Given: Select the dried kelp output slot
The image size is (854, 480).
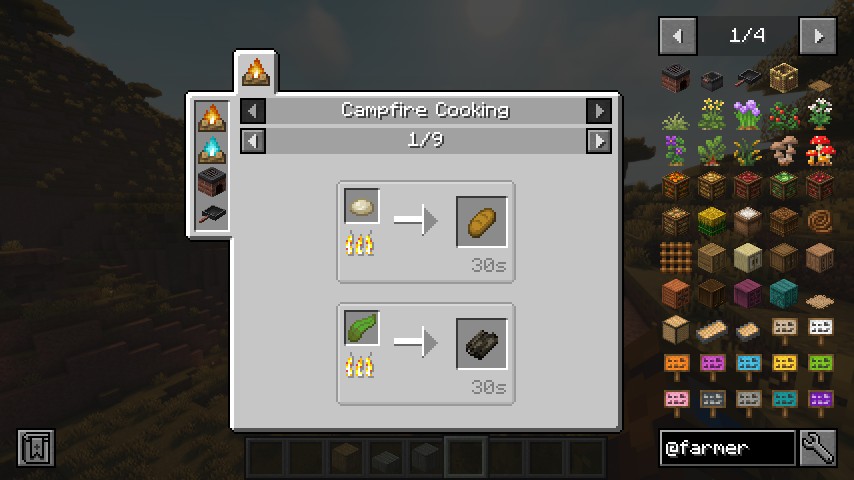Looking at the screenshot, I should tap(482, 344).
